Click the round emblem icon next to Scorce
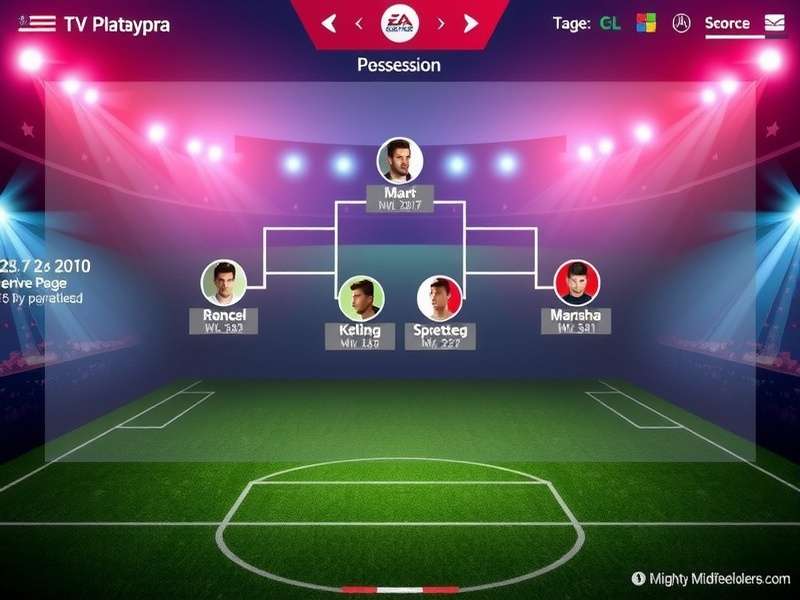The height and width of the screenshot is (600, 800). pyautogui.click(x=682, y=23)
